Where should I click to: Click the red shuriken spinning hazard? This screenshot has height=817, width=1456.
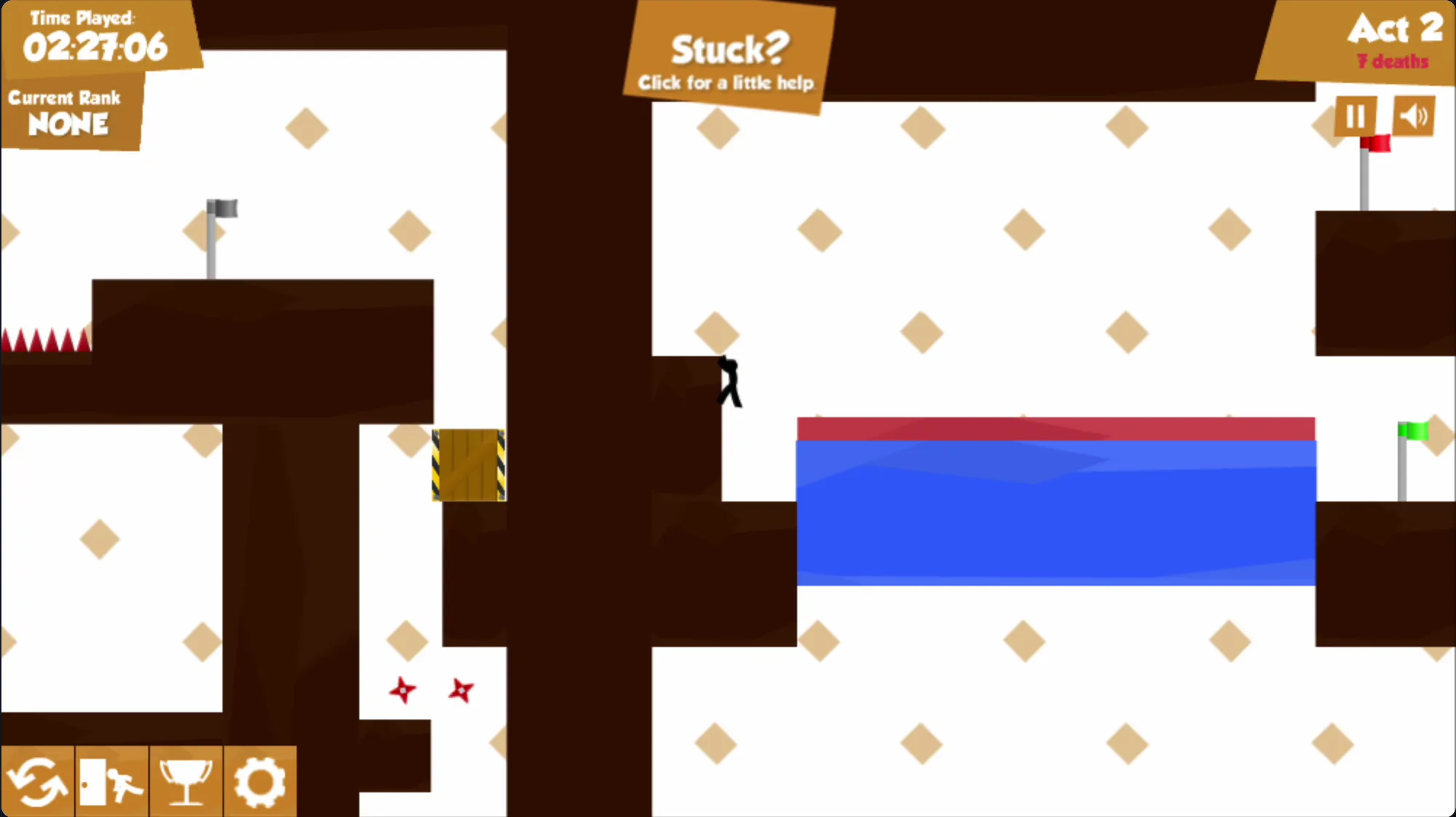pyautogui.click(x=404, y=689)
